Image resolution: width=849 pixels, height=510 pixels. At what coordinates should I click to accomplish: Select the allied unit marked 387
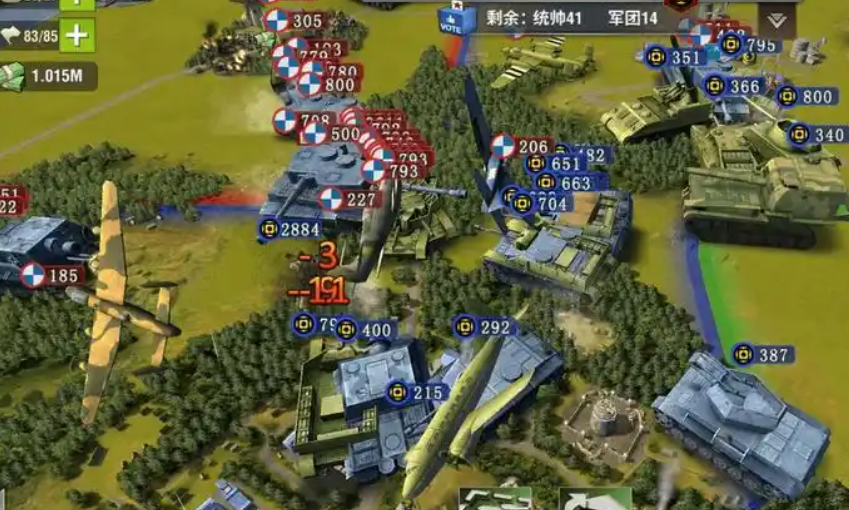click(x=763, y=355)
